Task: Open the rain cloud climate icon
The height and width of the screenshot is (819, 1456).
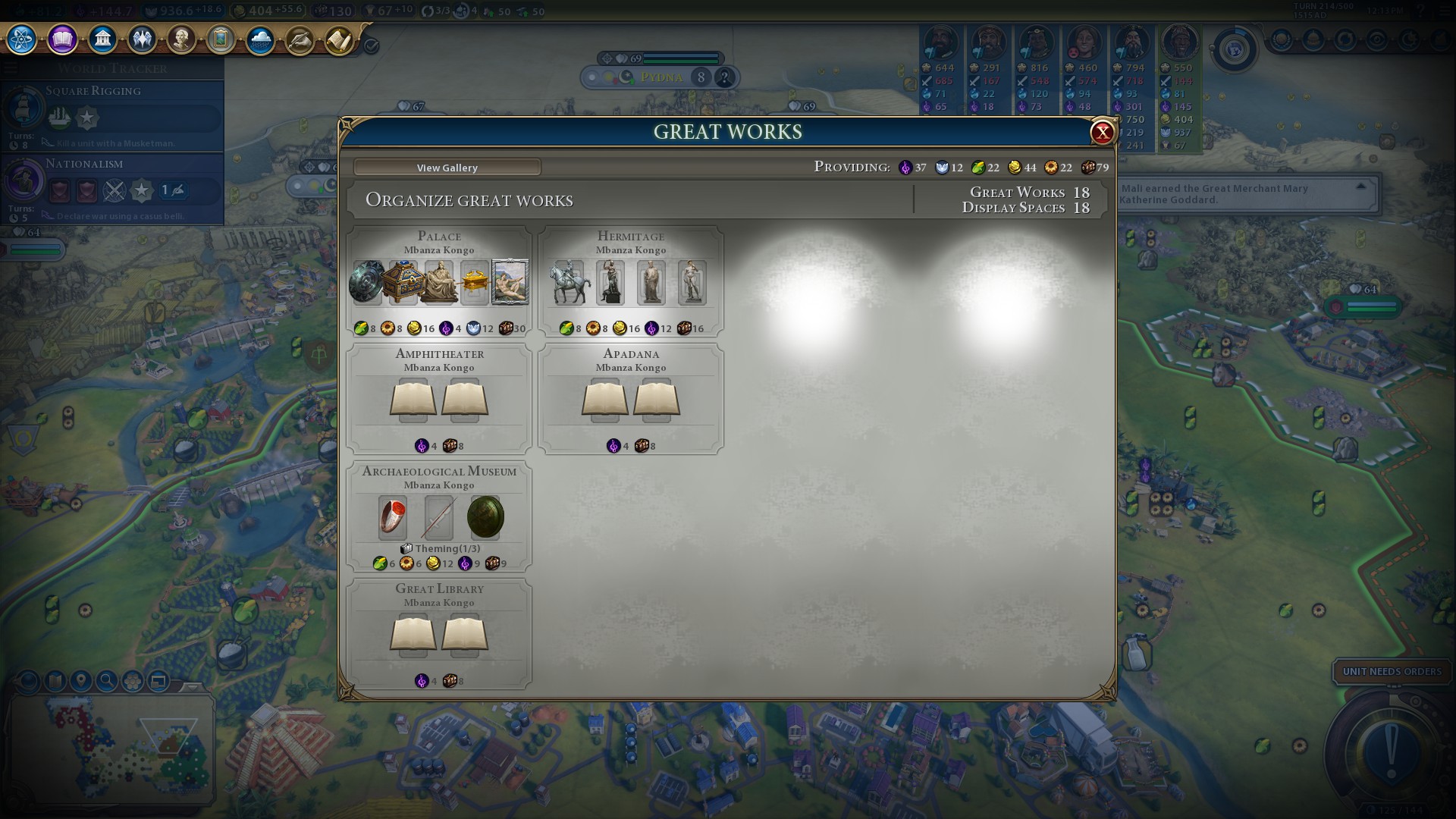Action: click(x=260, y=40)
